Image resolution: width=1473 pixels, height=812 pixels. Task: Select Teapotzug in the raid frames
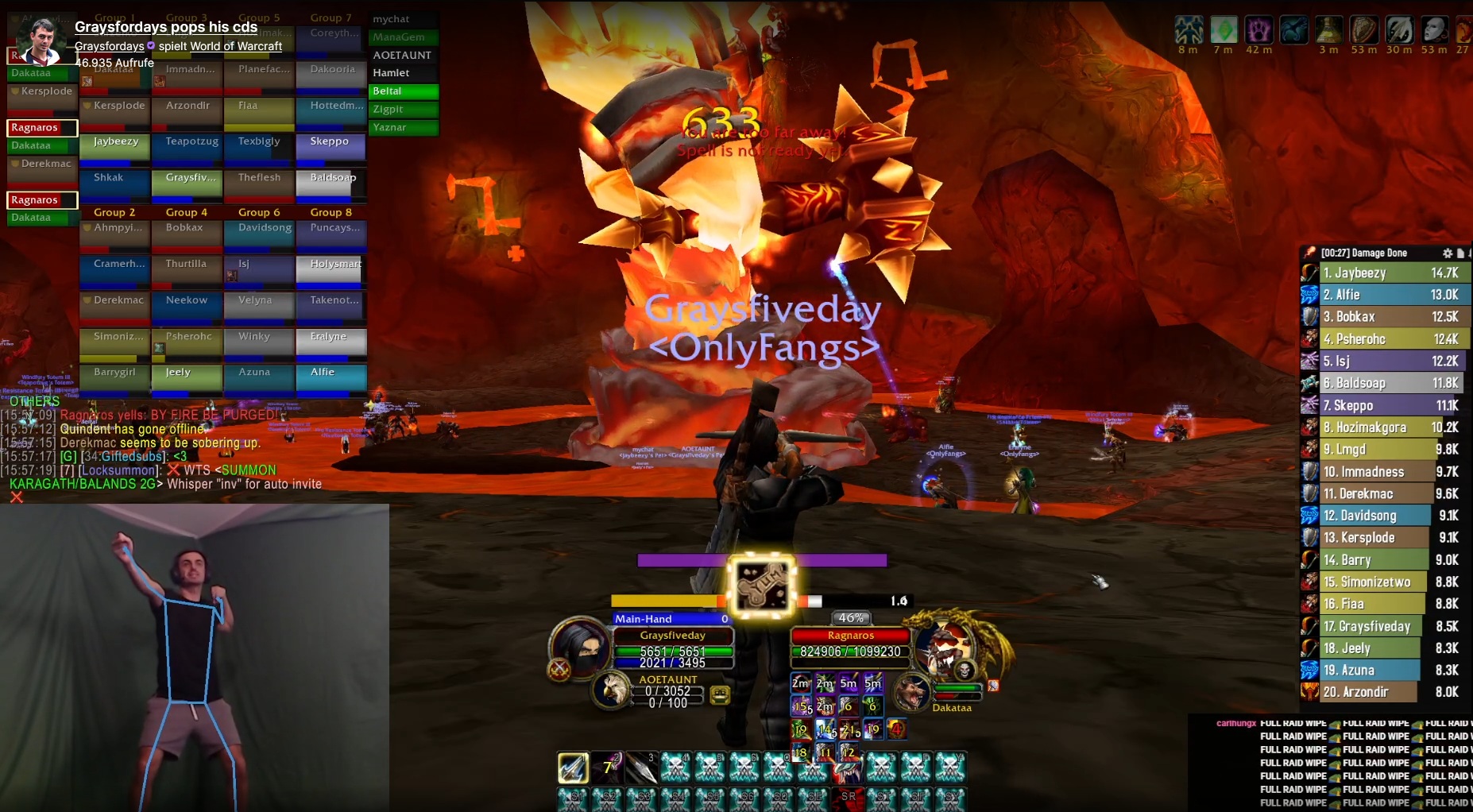click(x=192, y=146)
